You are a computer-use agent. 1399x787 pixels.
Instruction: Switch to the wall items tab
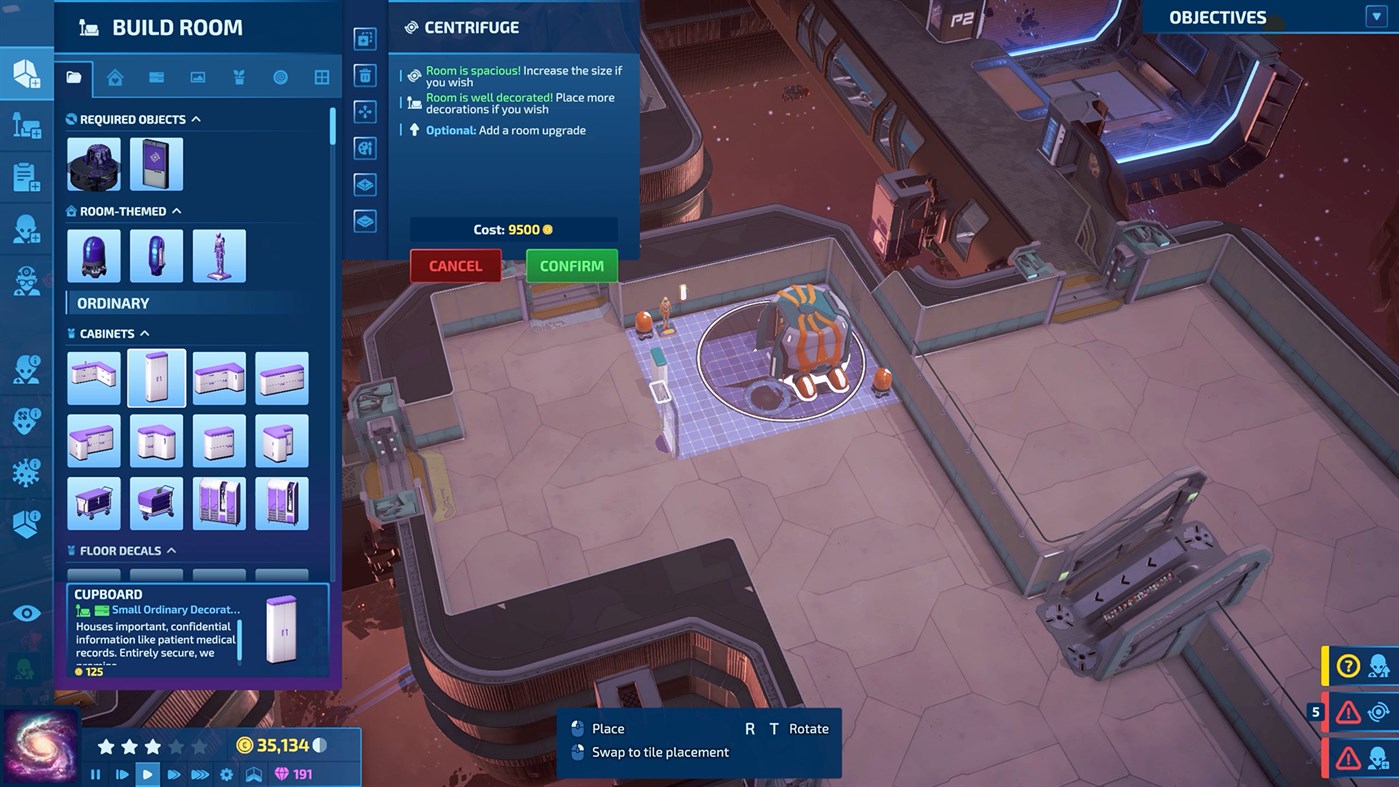coord(197,77)
